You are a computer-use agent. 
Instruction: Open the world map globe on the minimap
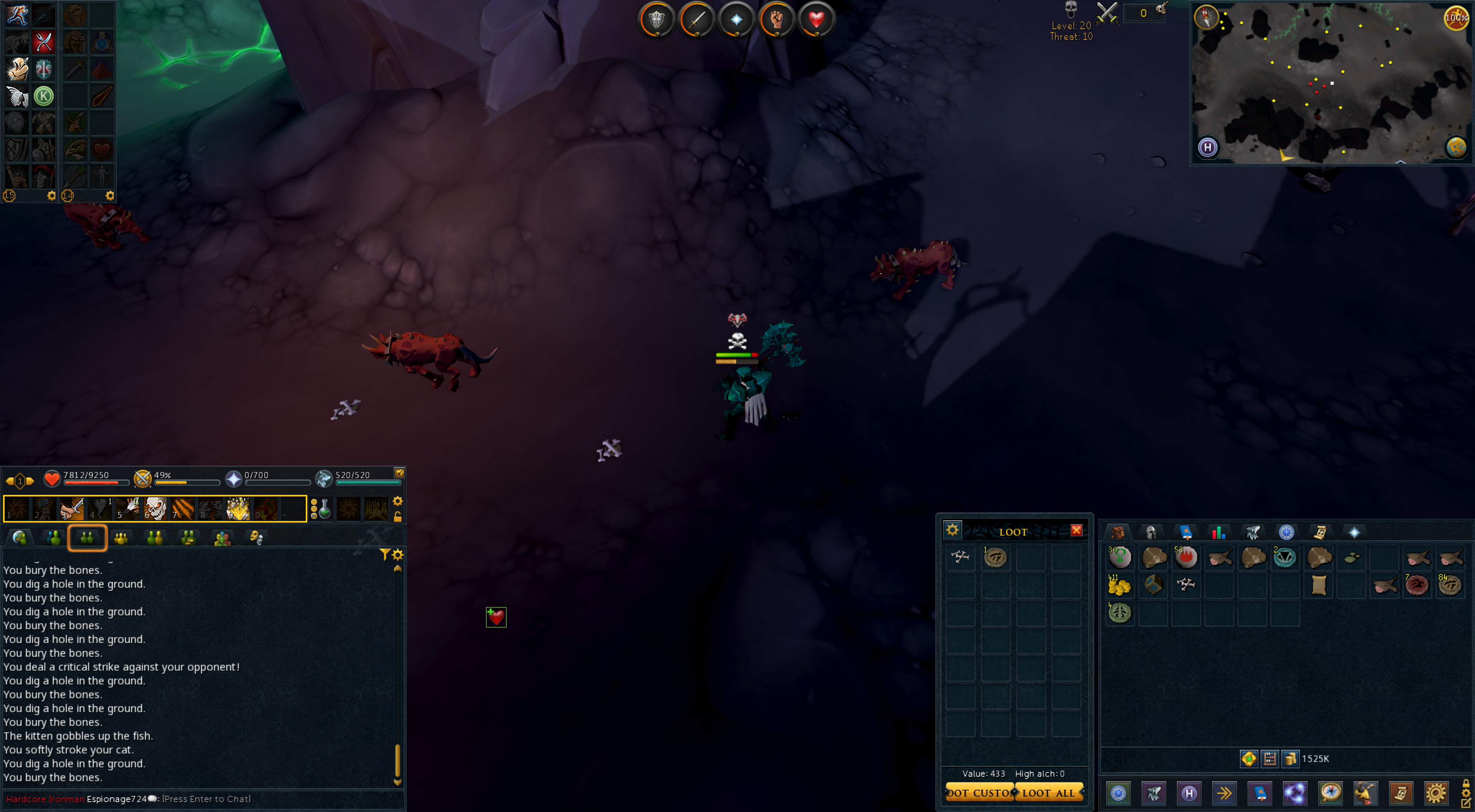[x=1455, y=147]
